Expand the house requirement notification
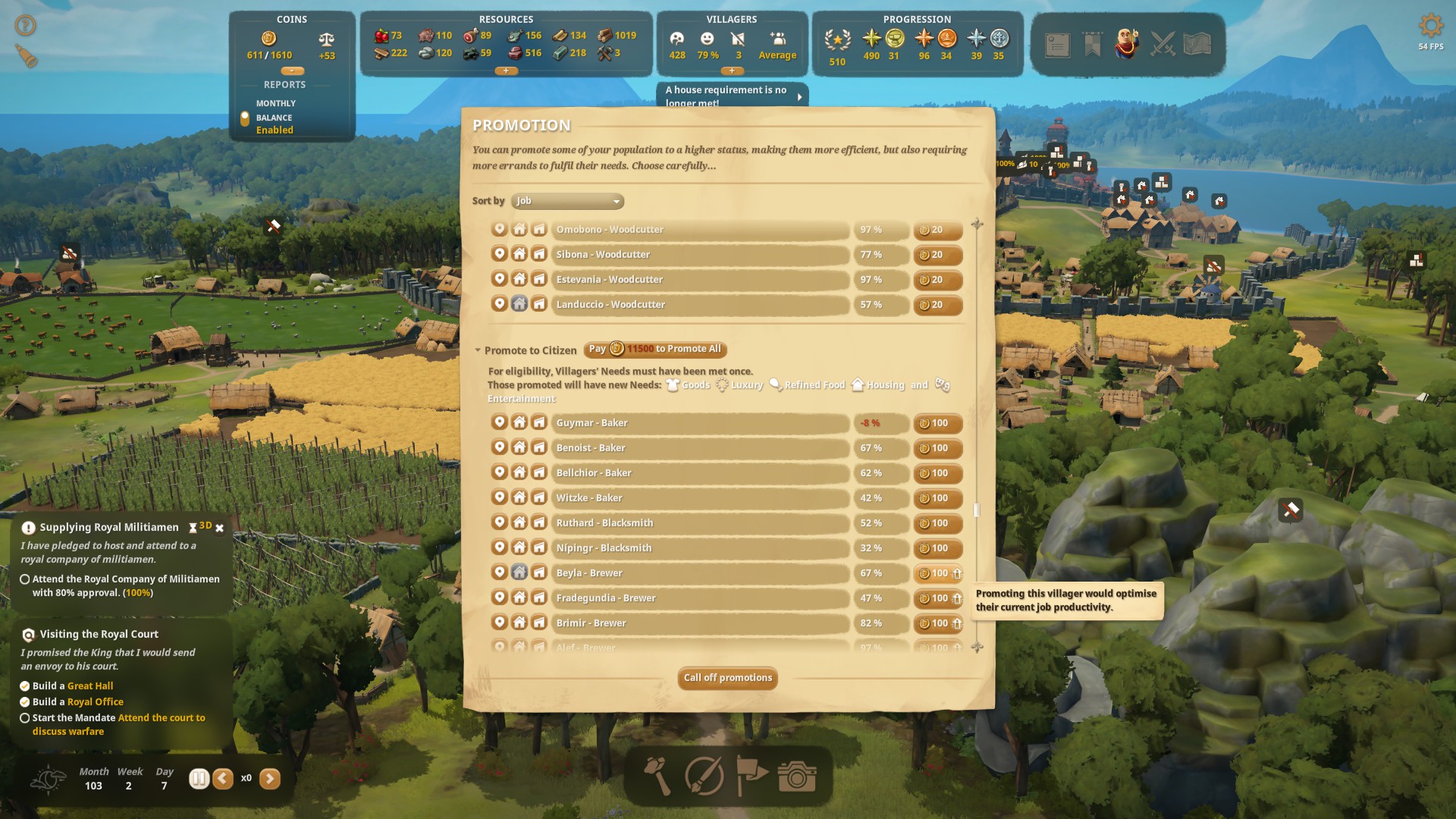The height and width of the screenshot is (819, 1456). (x=799, y=96)
